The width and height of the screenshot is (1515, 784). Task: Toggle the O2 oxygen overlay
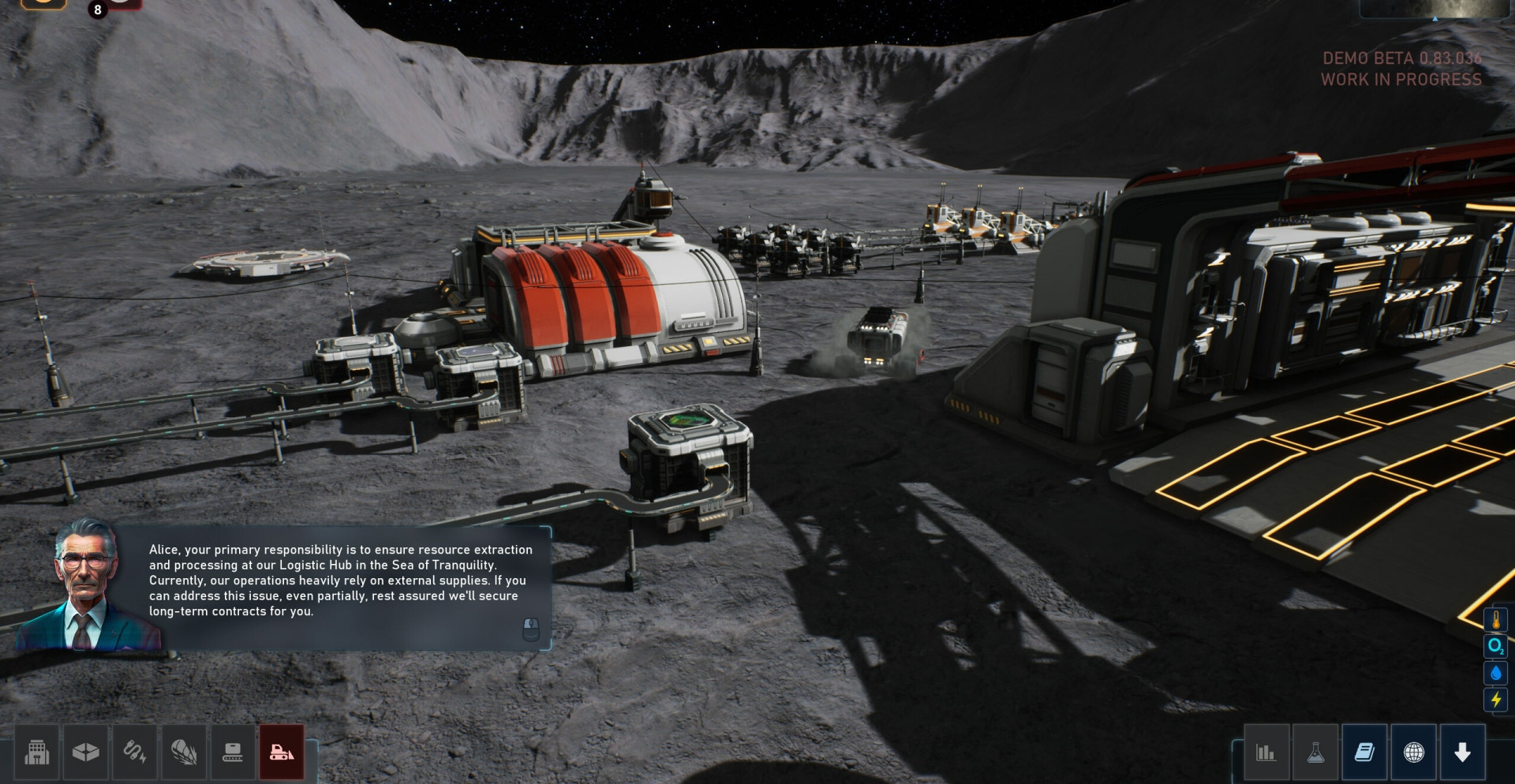coord(1495,647)
